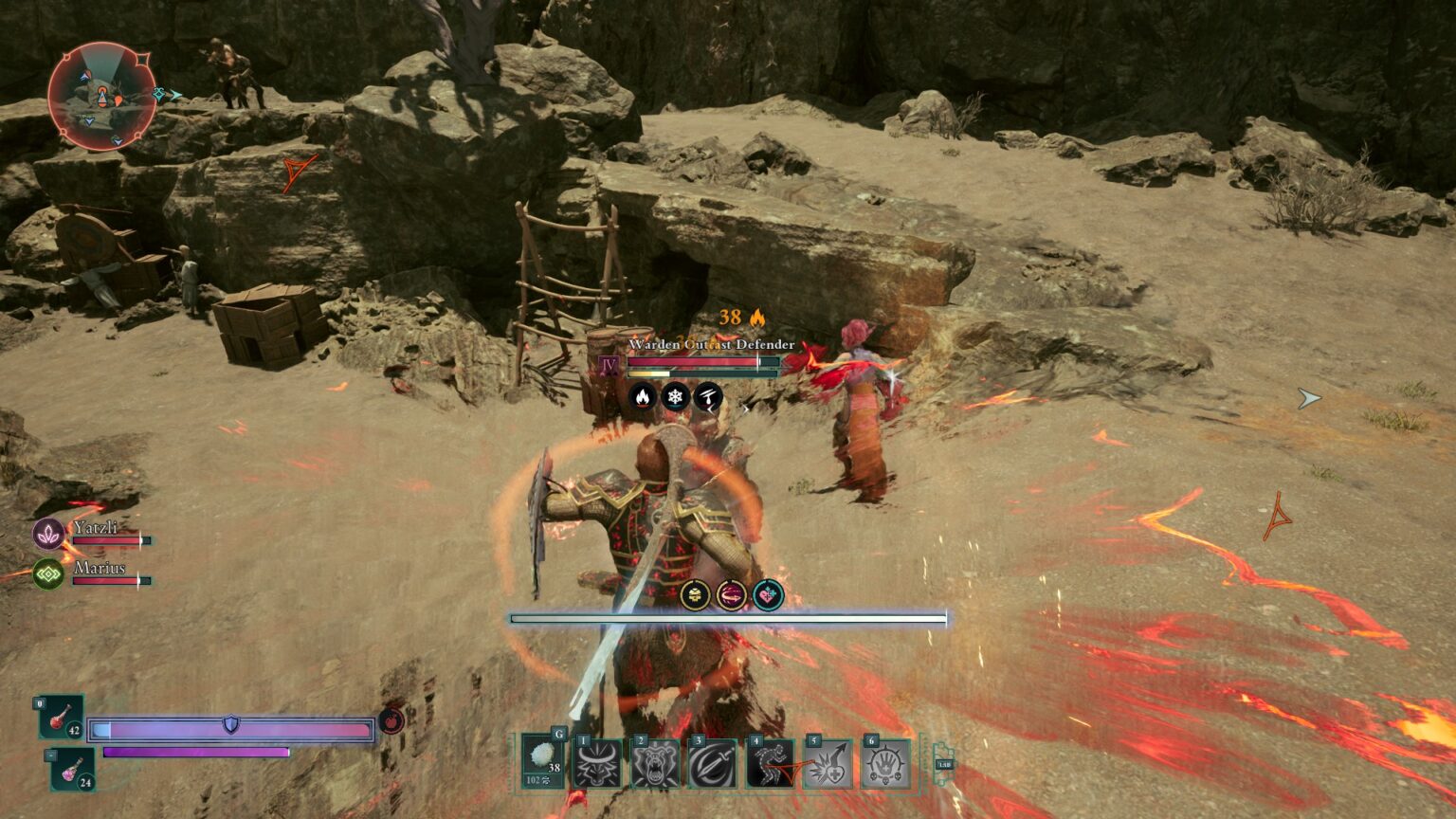Use the red health potion
Screen dimensions: 1456x819
(x=62, y=718)
